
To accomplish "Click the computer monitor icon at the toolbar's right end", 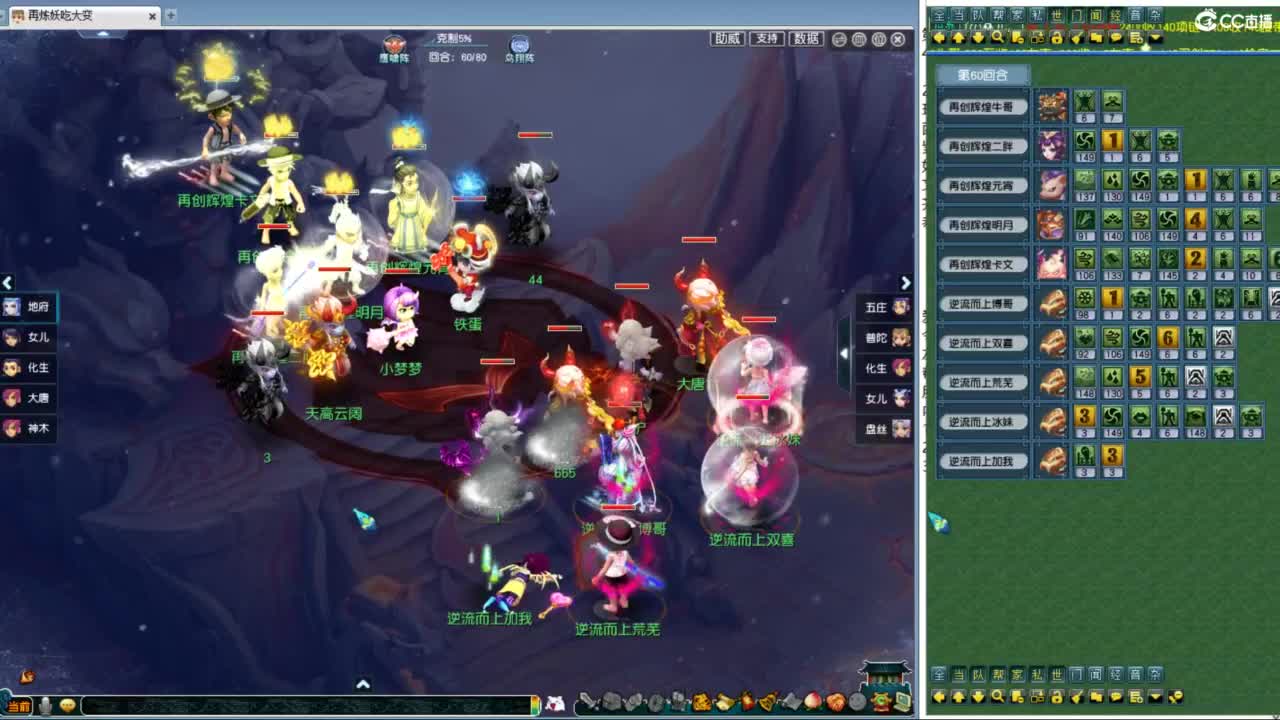I will pyautogui.click(x=901, y=702).
